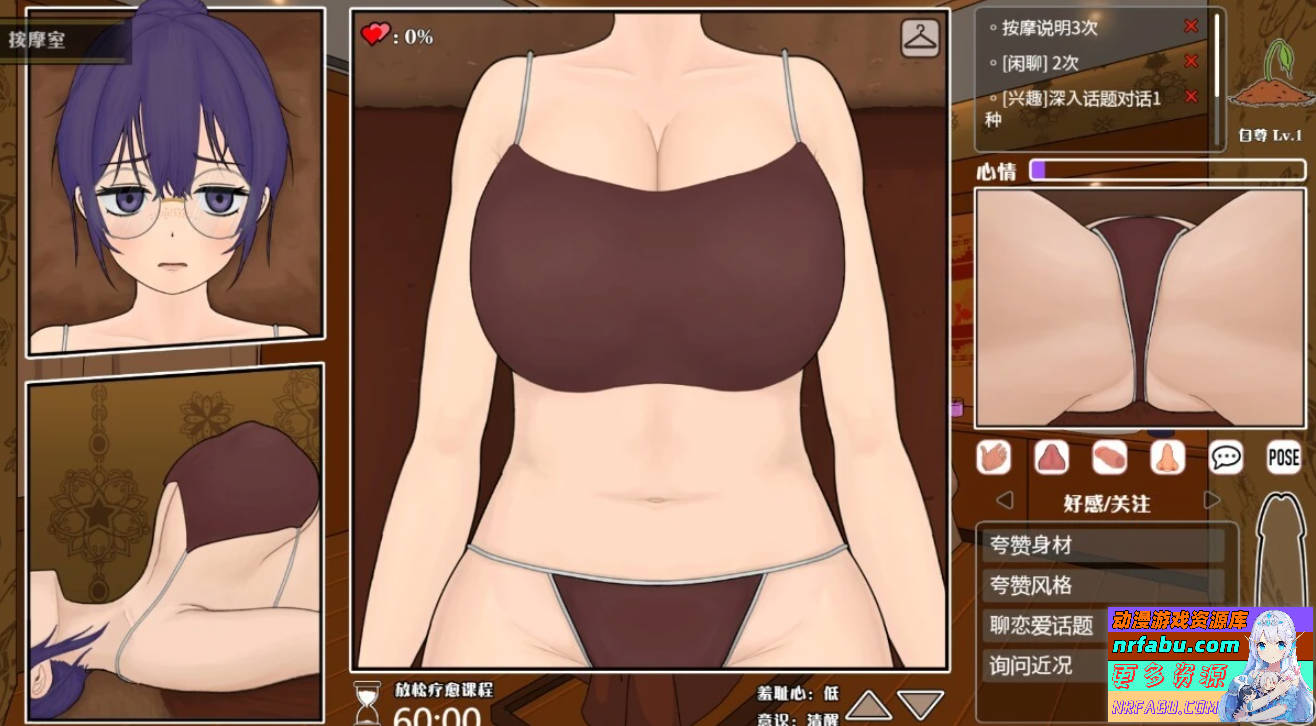Clear the [兴趣]深入话题对话 objective red X
1316x726 pixels.
[1191, 97]
